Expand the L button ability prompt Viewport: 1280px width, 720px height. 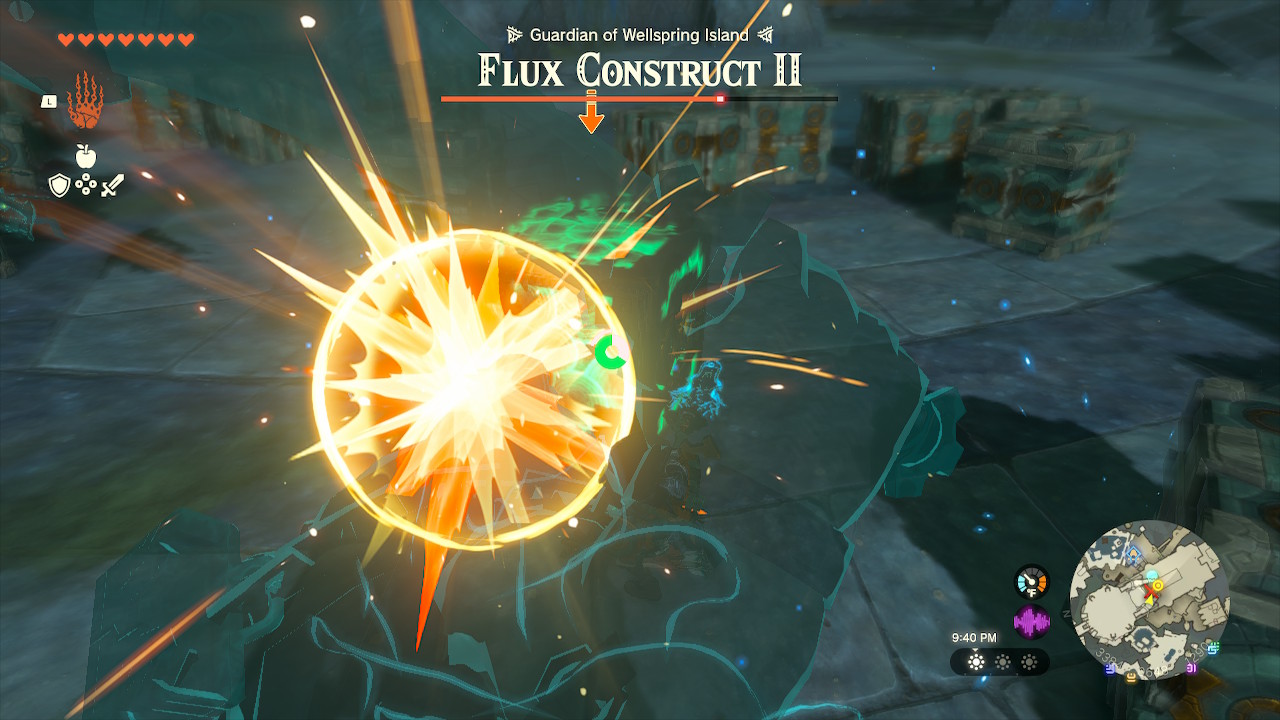point(49,101)
